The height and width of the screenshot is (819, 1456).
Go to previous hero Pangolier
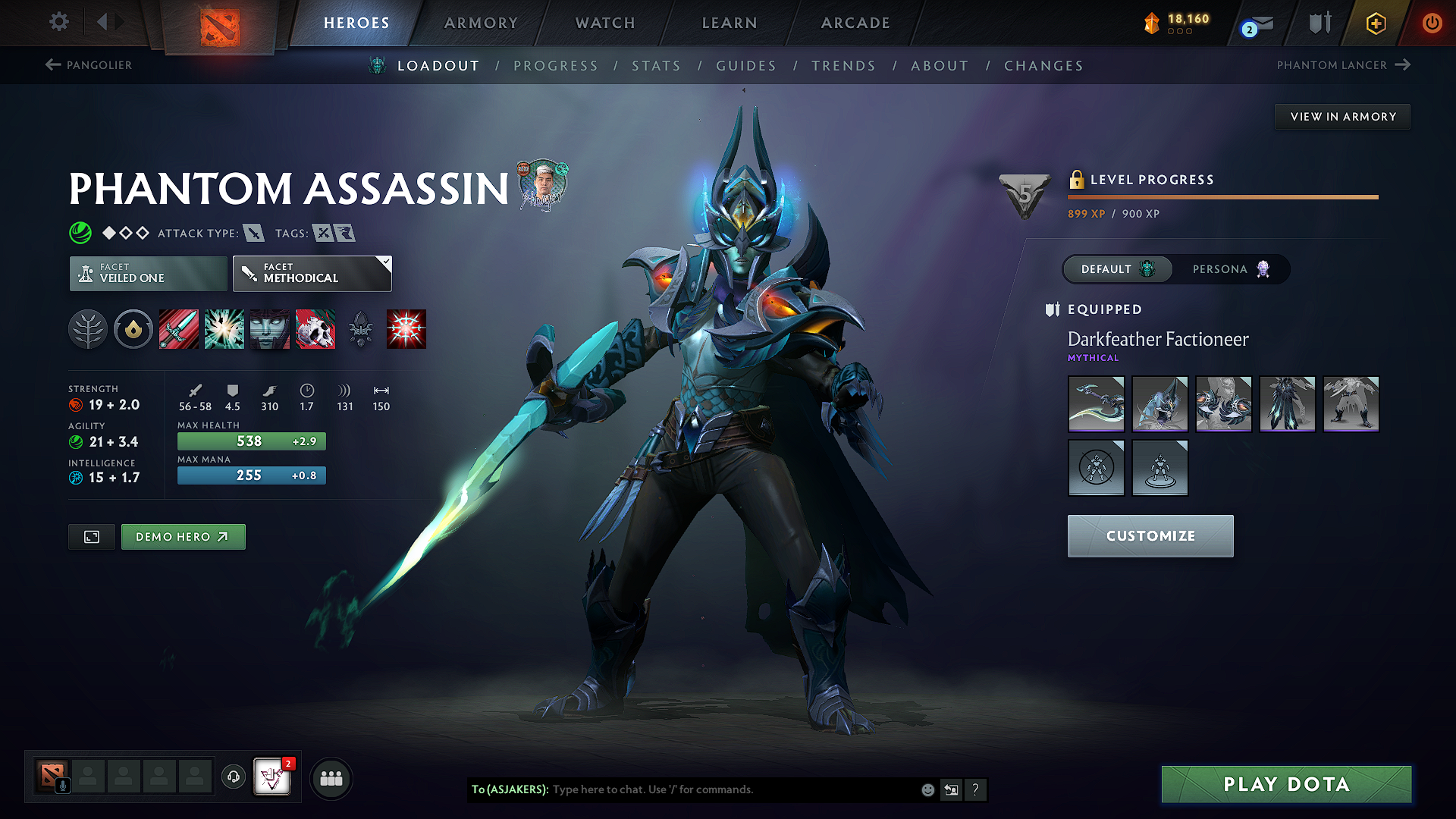point(89,65)
